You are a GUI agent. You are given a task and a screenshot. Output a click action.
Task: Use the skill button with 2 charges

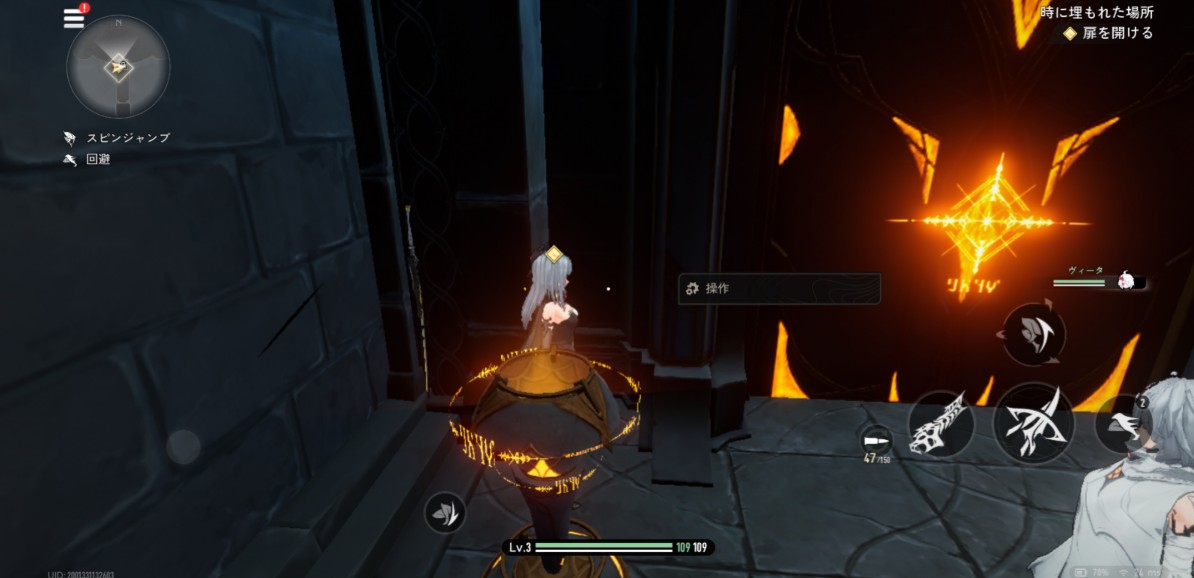[1123, 424]
